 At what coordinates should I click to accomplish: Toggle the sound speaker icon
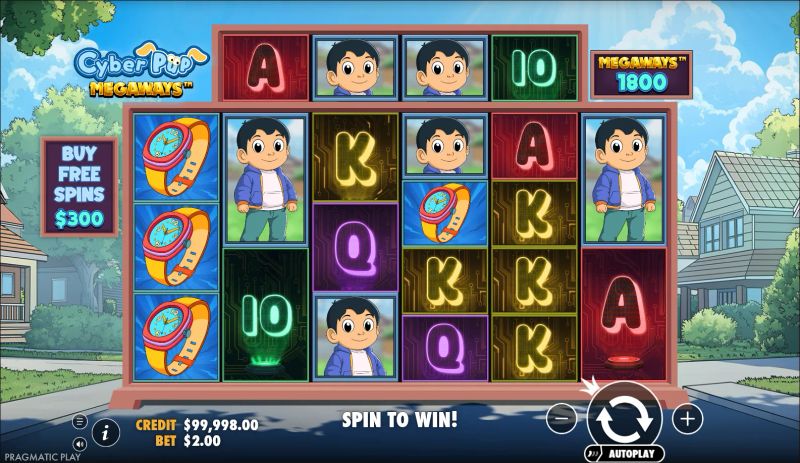(80, 444)
